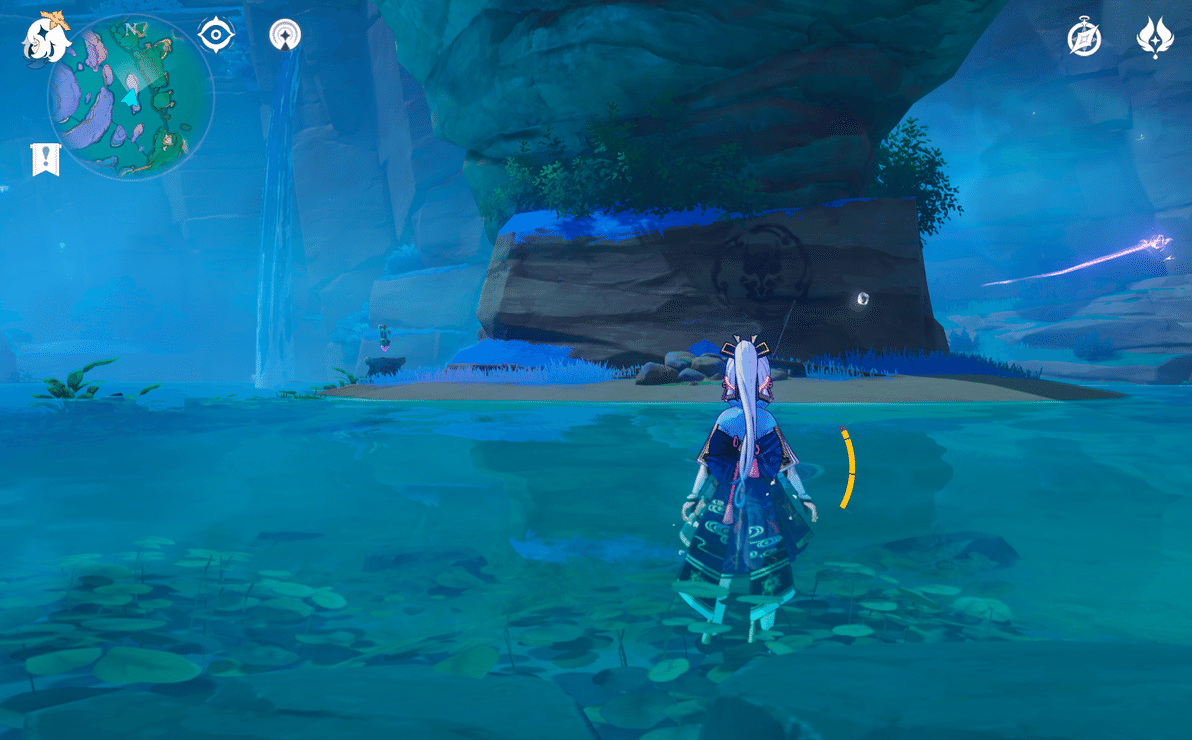Click the signal-ring star icon
The image size is (1192, 740).
(286, 35)
